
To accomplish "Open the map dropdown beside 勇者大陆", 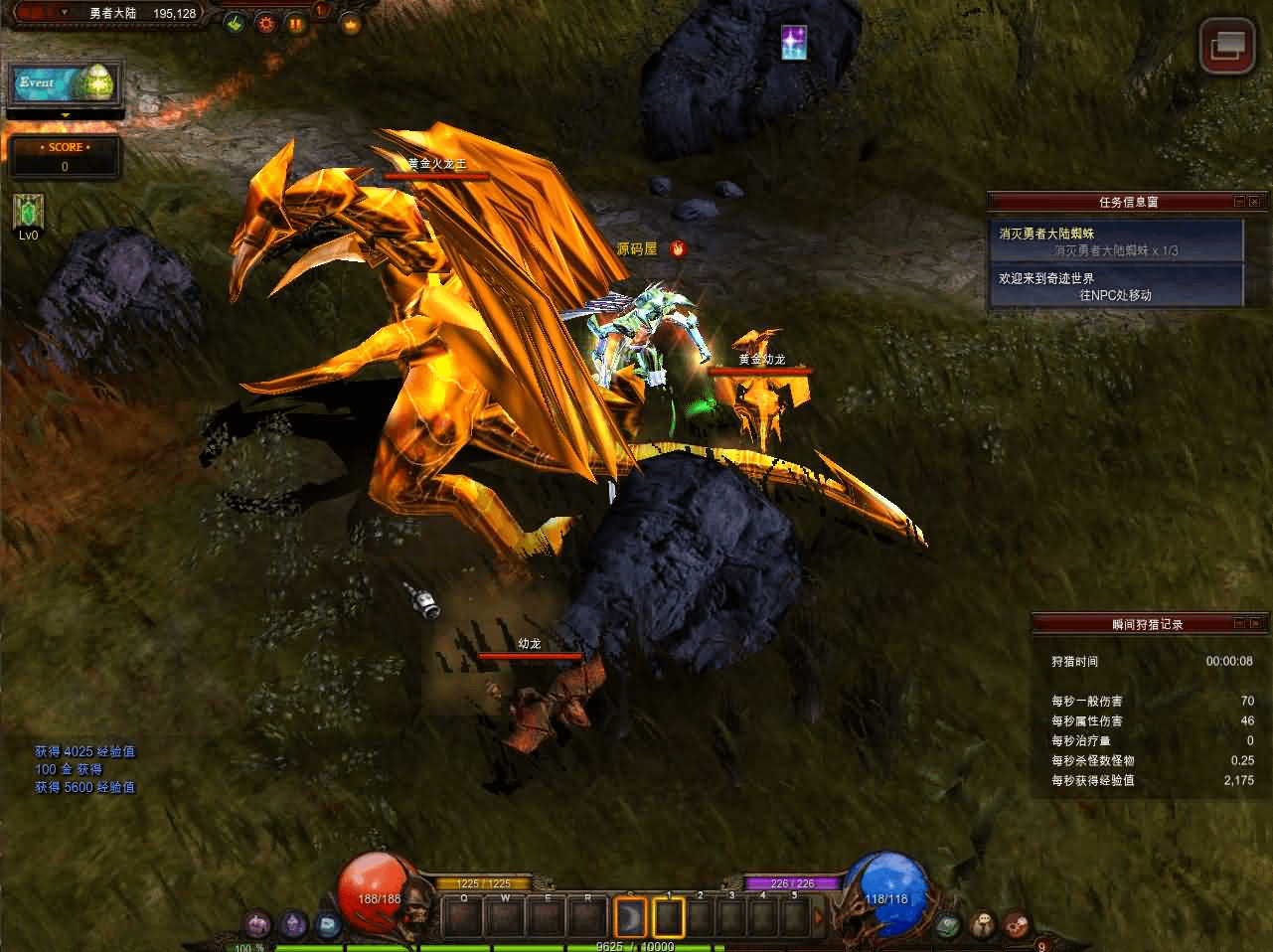I will [x=65, y=12].
